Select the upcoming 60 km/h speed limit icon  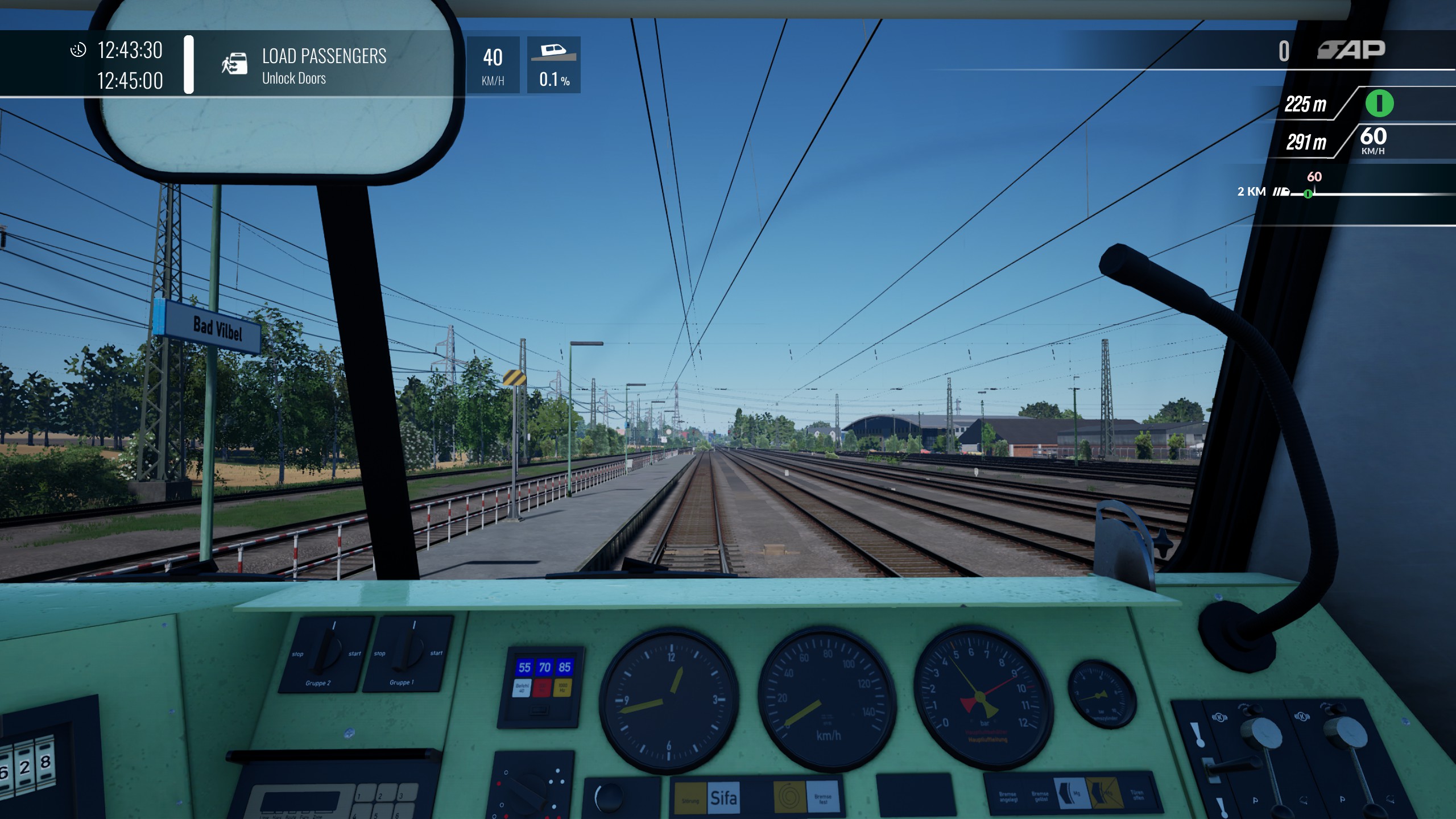click(1373, 140)
